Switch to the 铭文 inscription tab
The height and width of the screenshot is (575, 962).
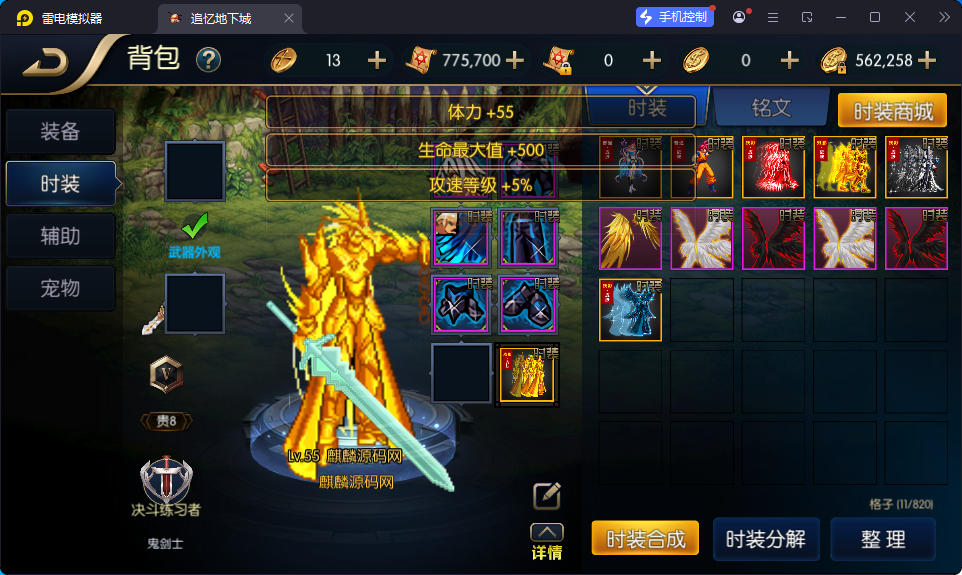[x=770, y=108]
